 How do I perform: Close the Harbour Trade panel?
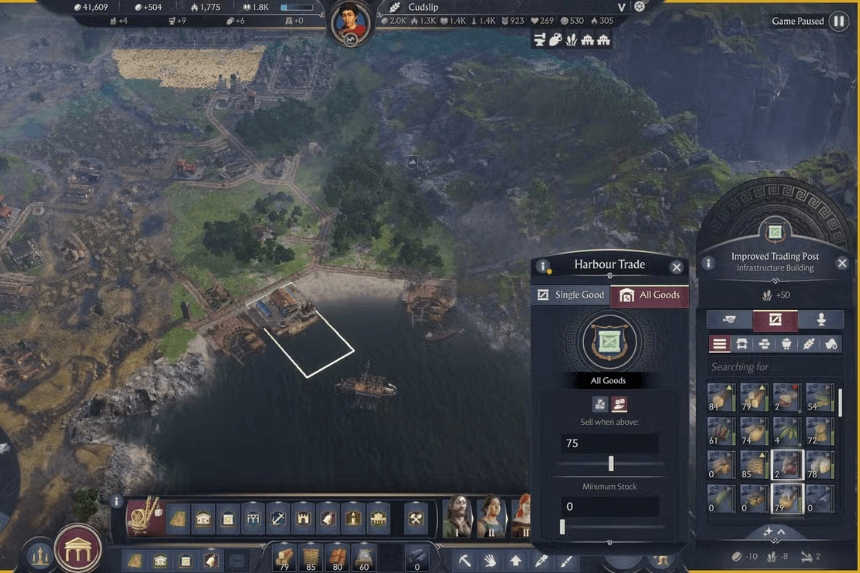tap(677, 267)
